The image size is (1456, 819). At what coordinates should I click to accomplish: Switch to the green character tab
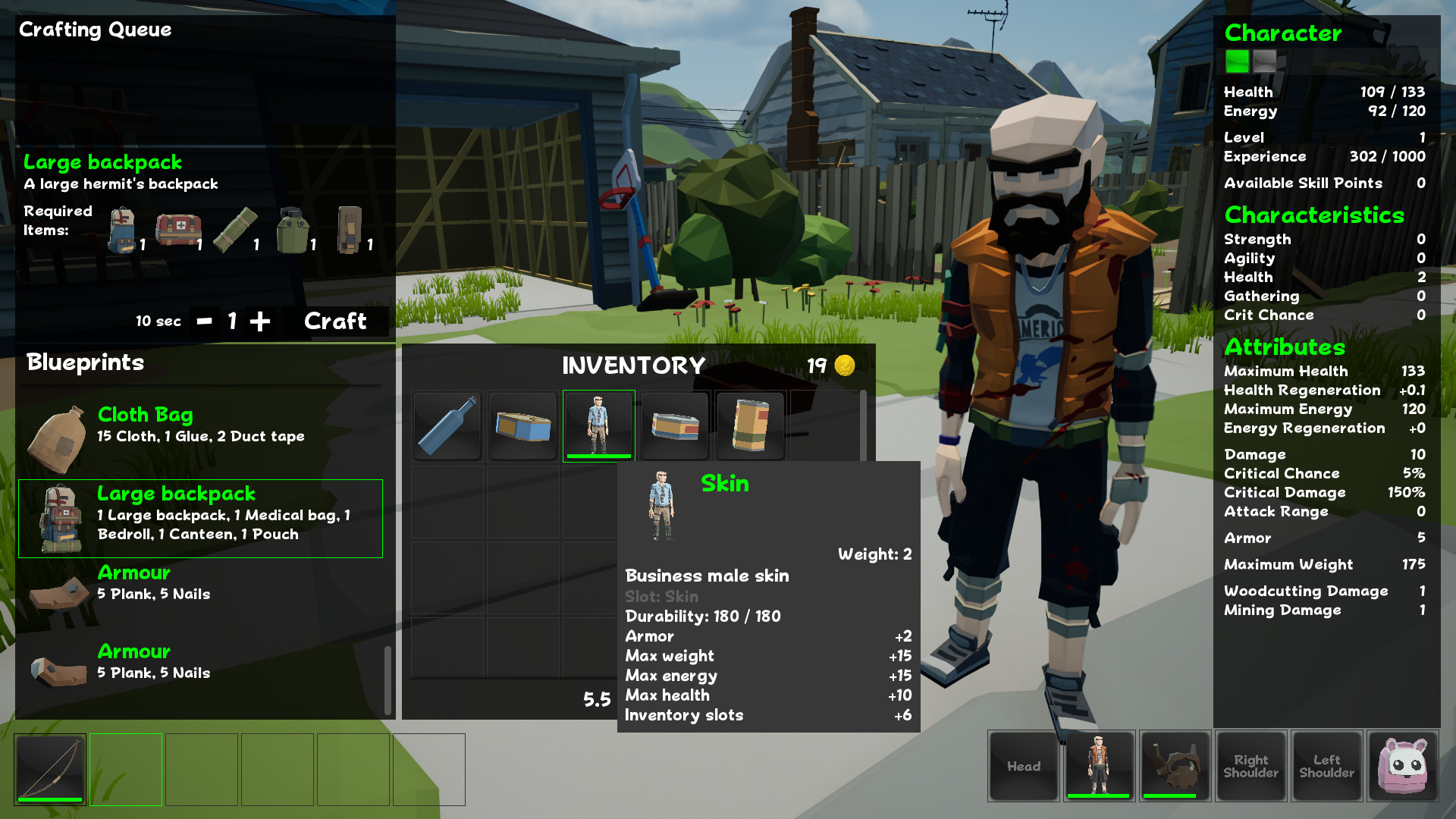click(x=1237, y=61)
